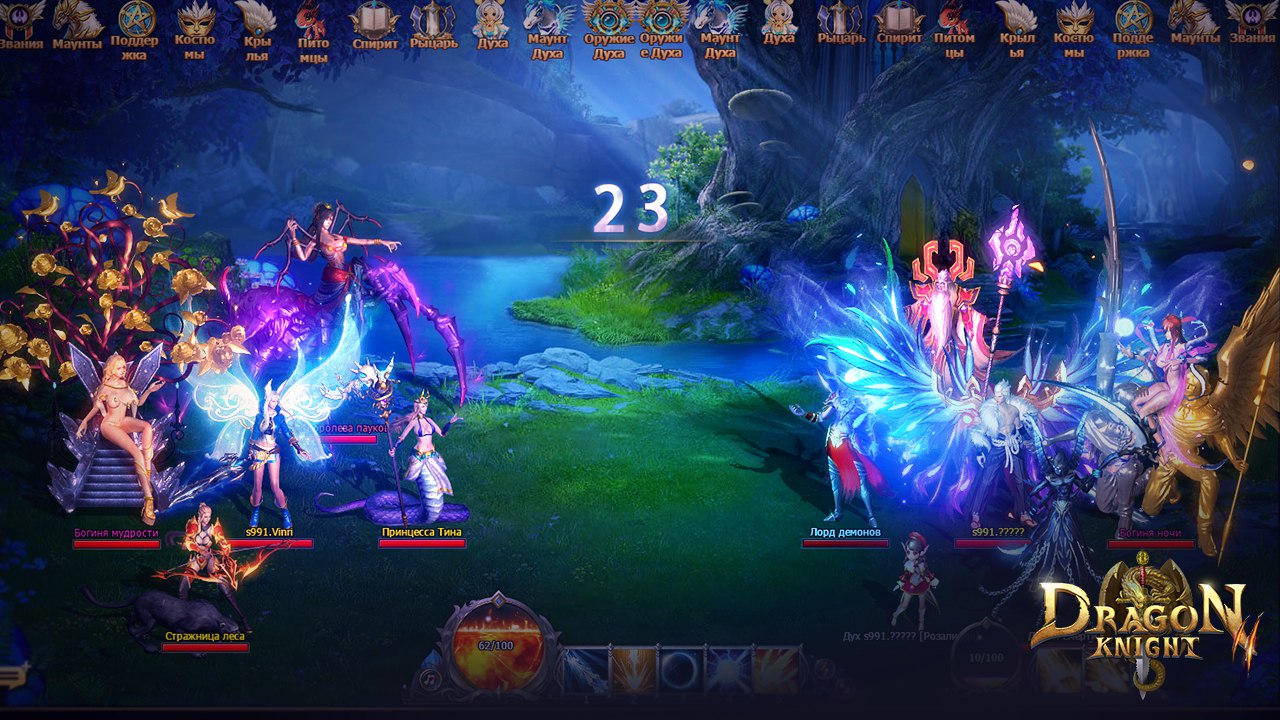Activate the dark ring eclipse skill
This screenshot has height=720, width=1280.
pyautogui.click(x=682, y=669)
